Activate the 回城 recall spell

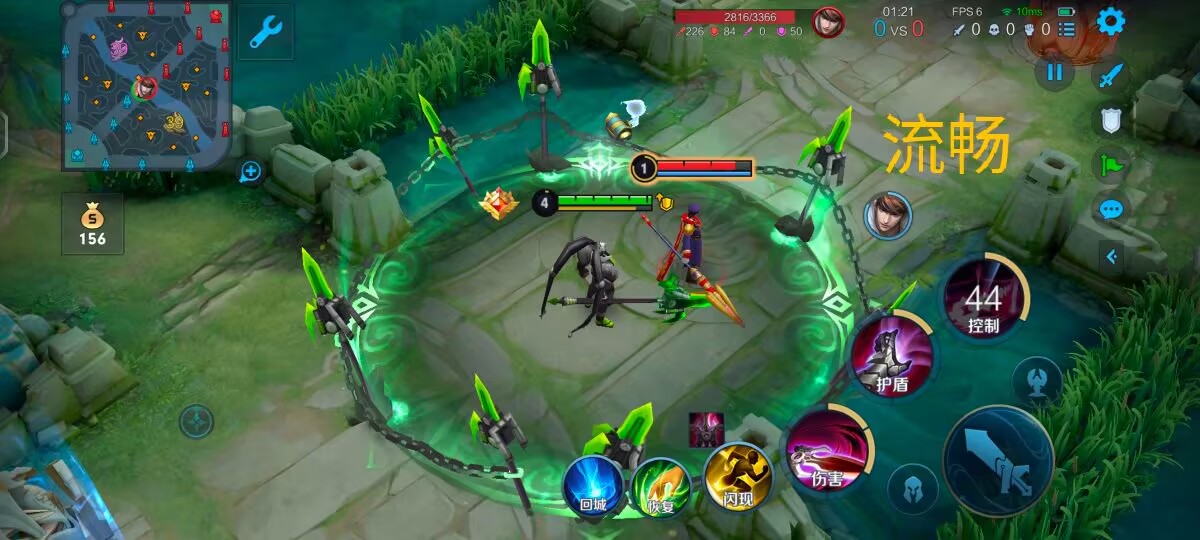593,485
